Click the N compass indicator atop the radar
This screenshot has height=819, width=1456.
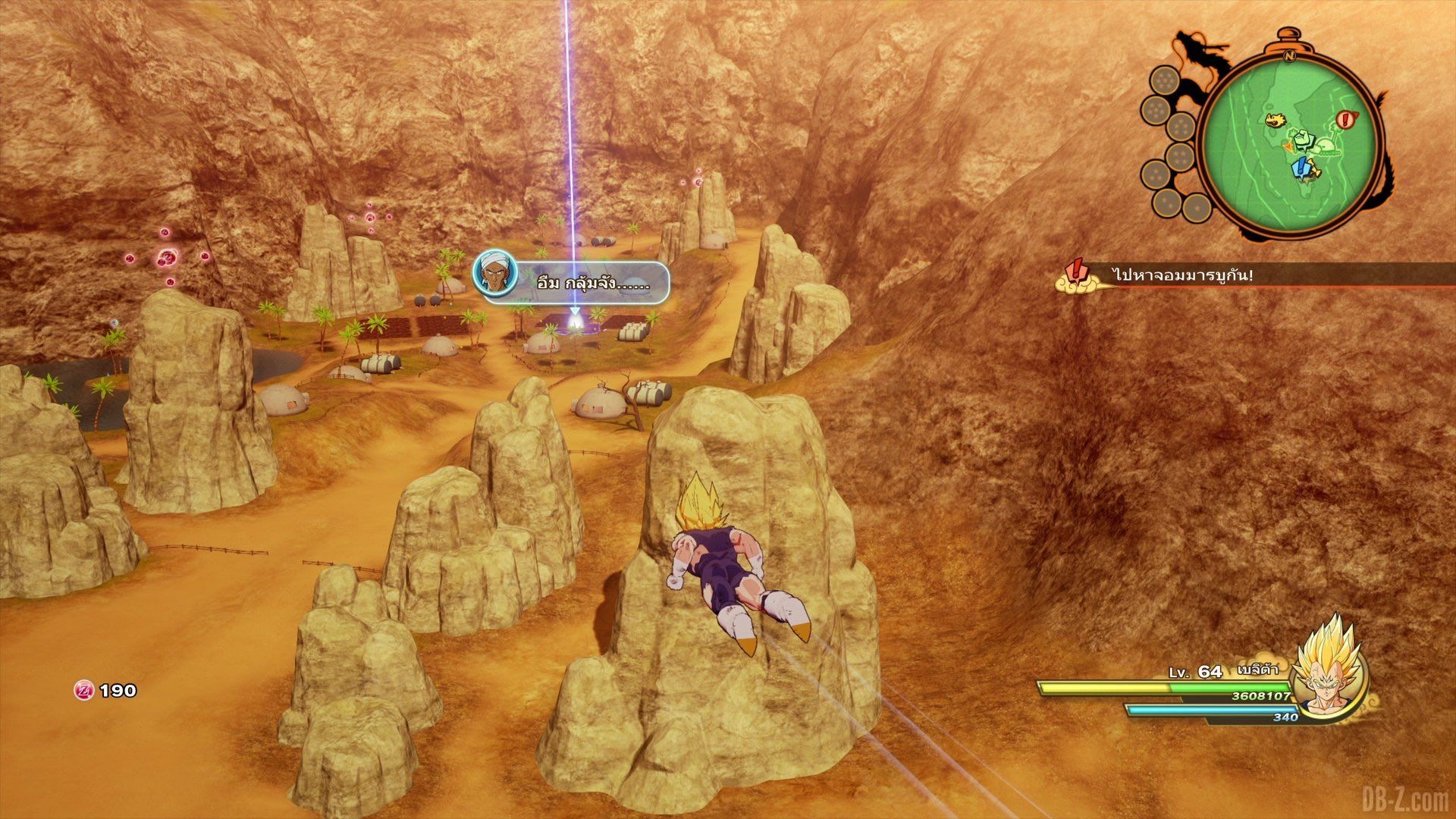[x=1289, y=55]
